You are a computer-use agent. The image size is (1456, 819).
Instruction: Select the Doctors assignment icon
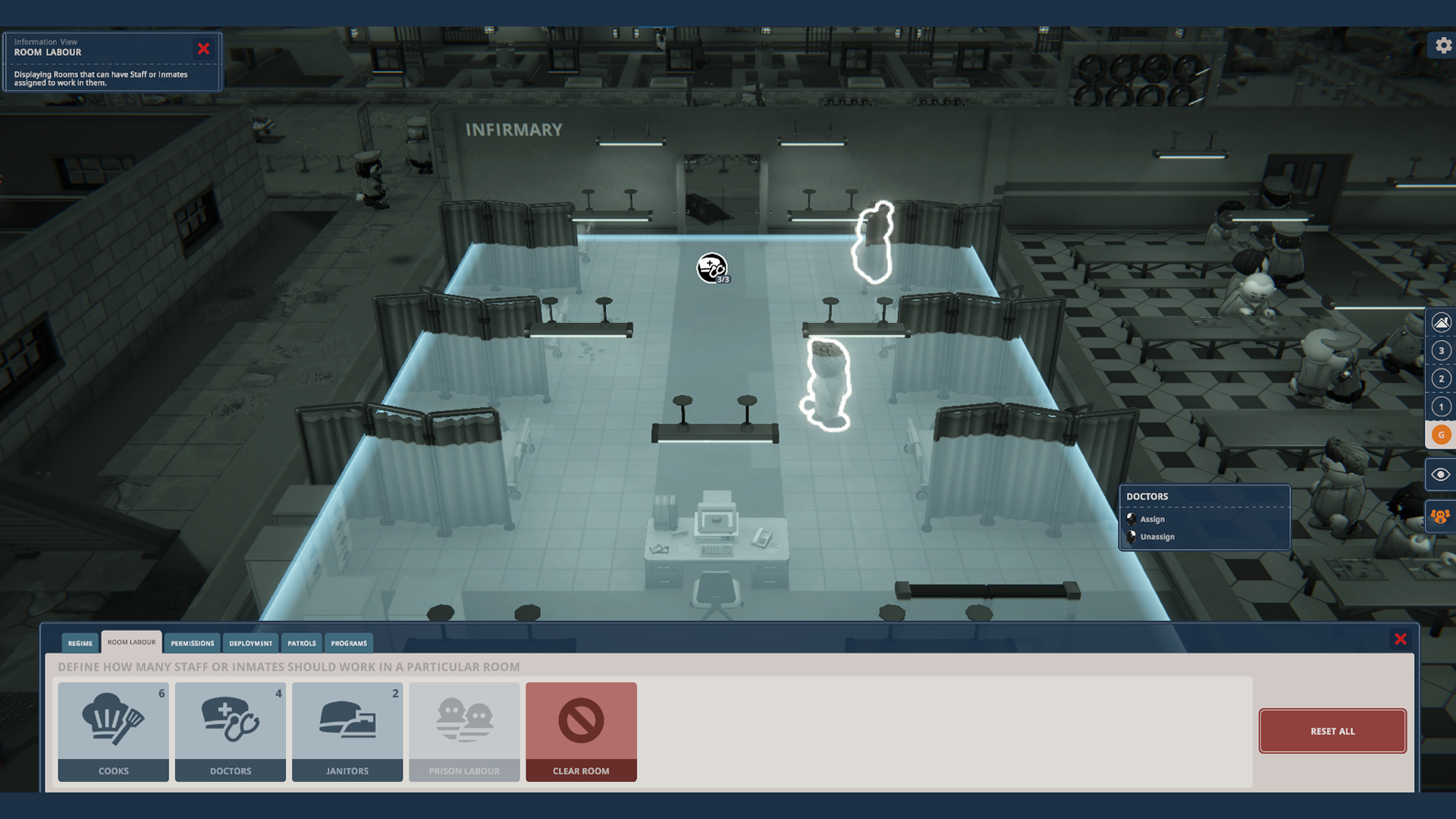[x=230, y=730]
